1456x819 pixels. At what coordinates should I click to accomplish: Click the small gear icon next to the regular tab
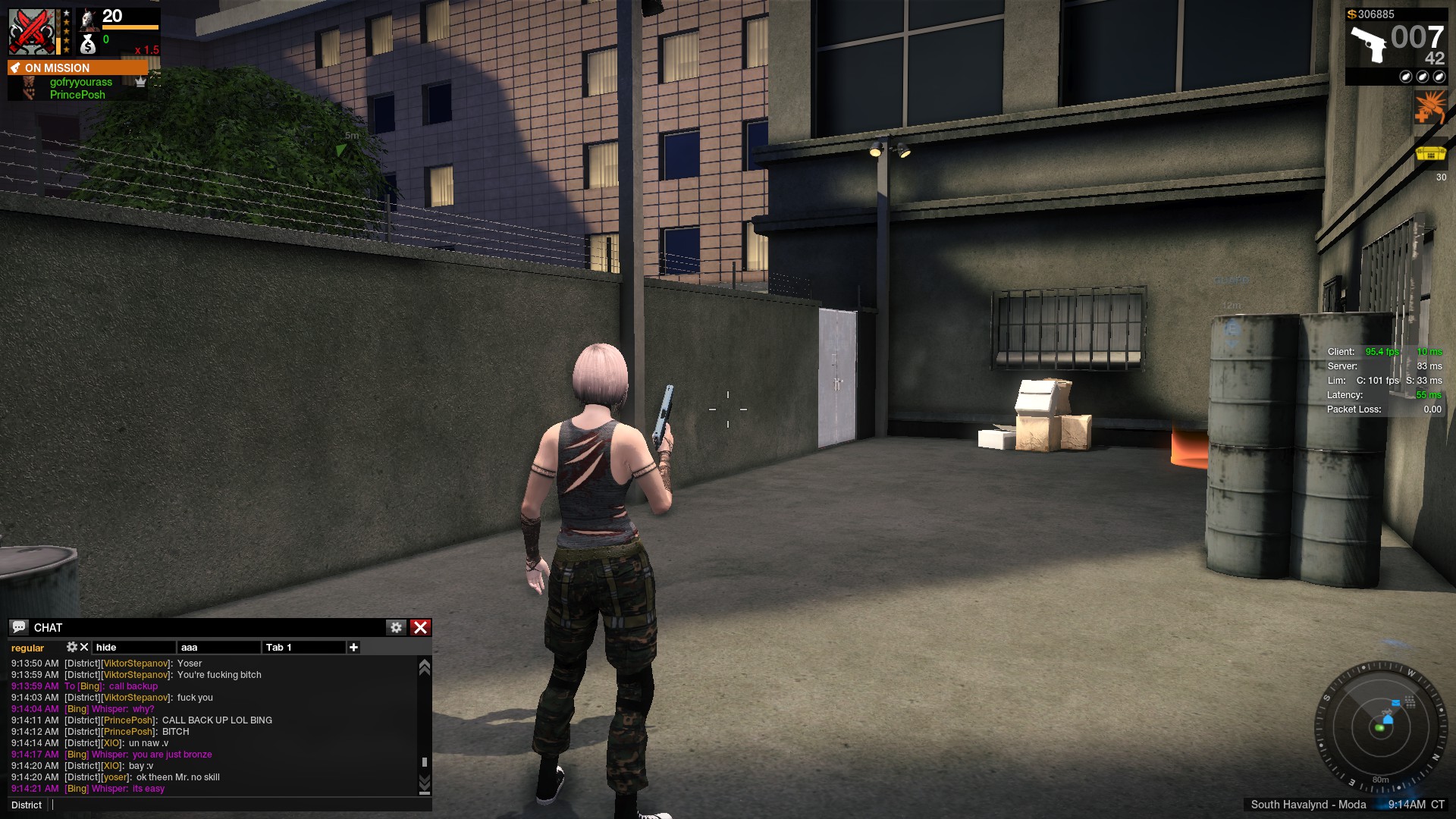point(72,647)
